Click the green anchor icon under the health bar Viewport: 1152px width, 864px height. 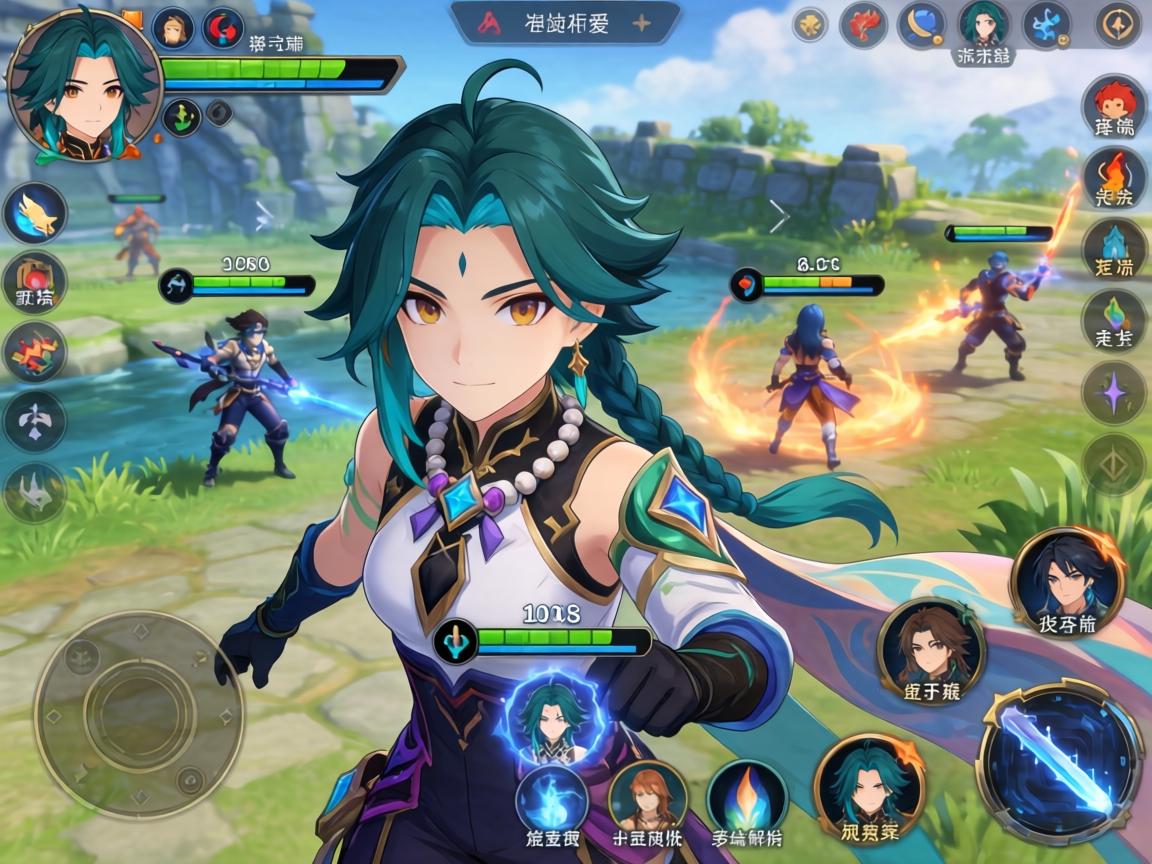click(x=181, y=116)
